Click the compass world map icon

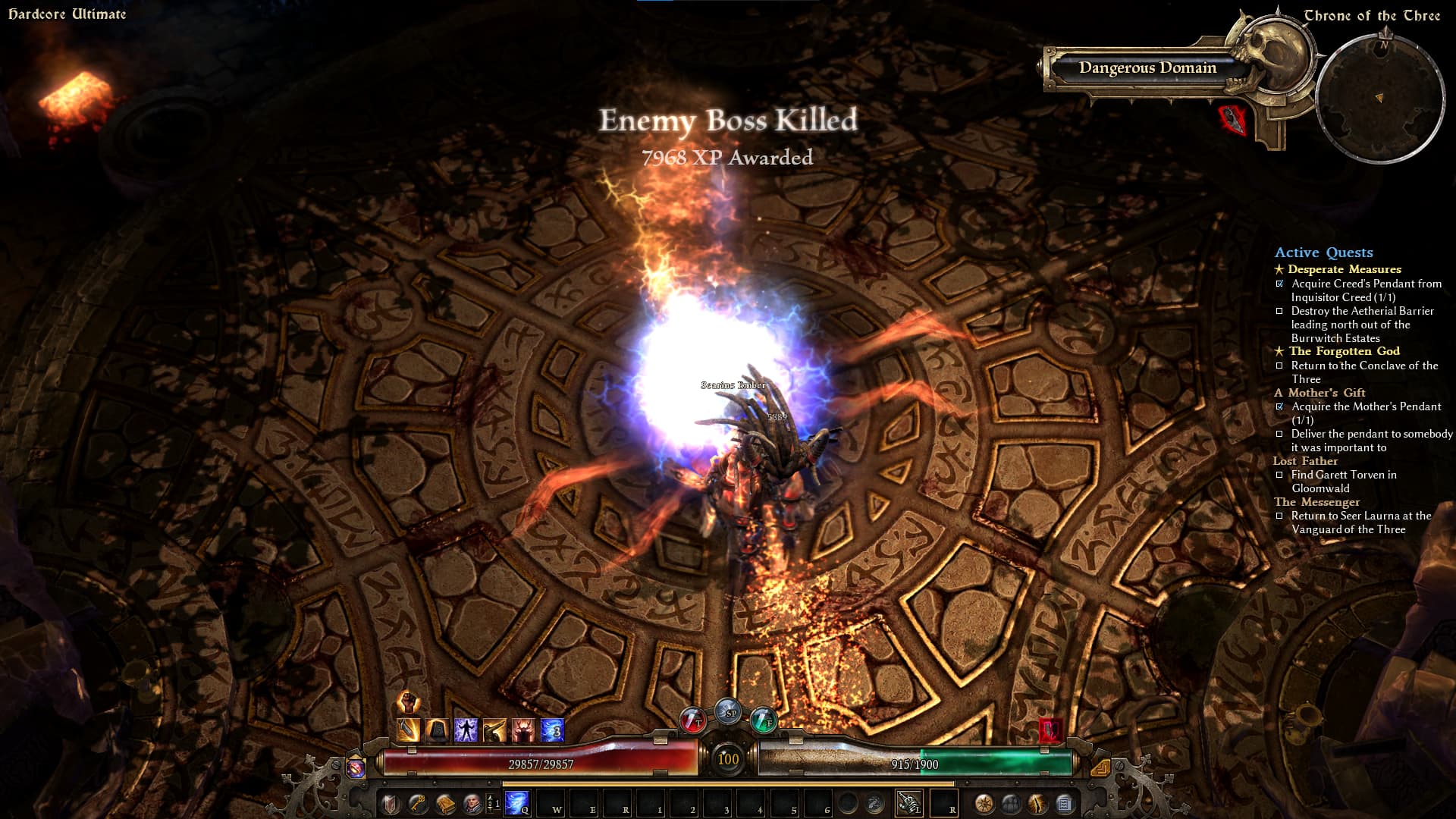(984, 802)
